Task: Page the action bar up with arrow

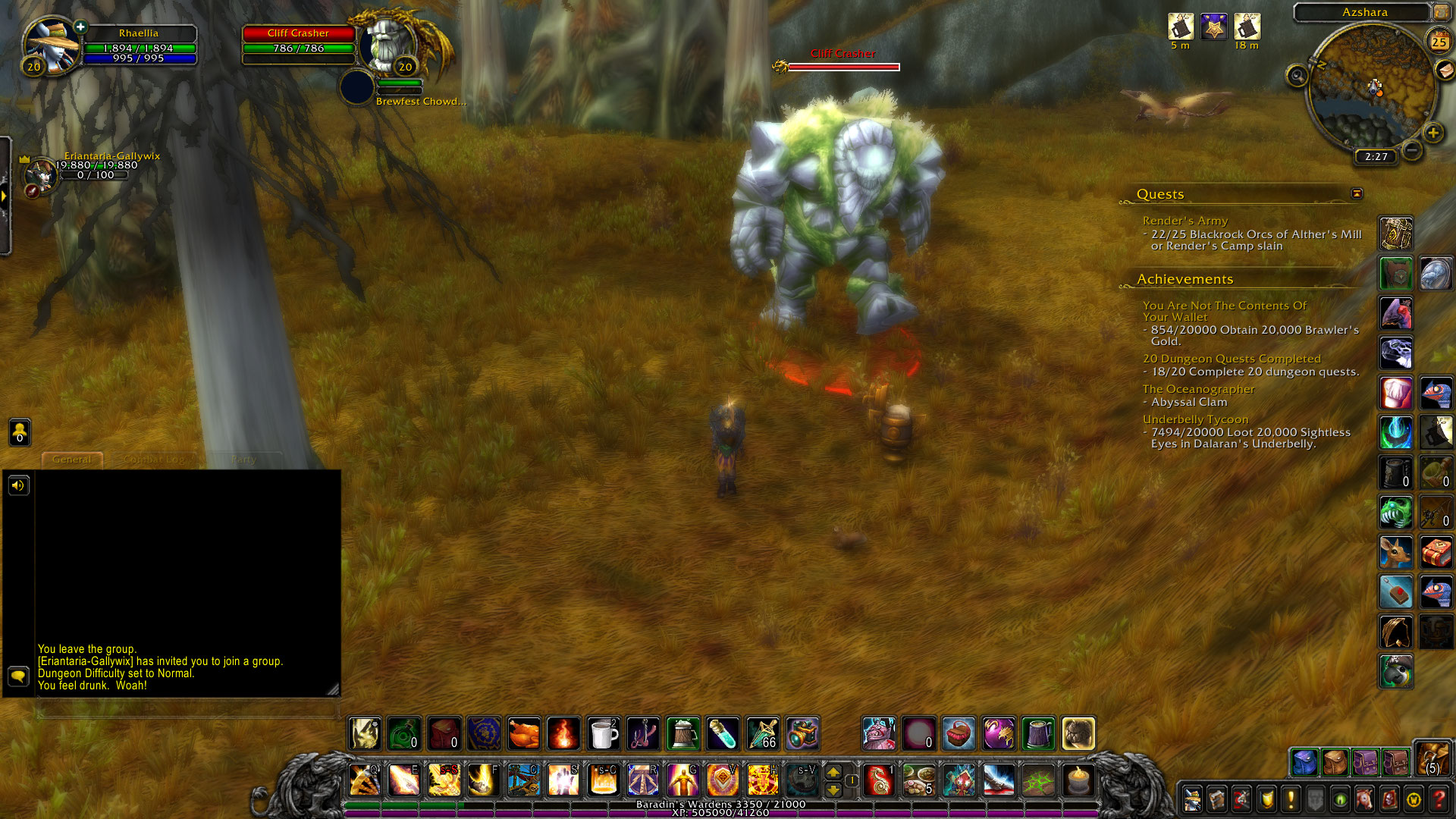Action: [x=833, y=772]
